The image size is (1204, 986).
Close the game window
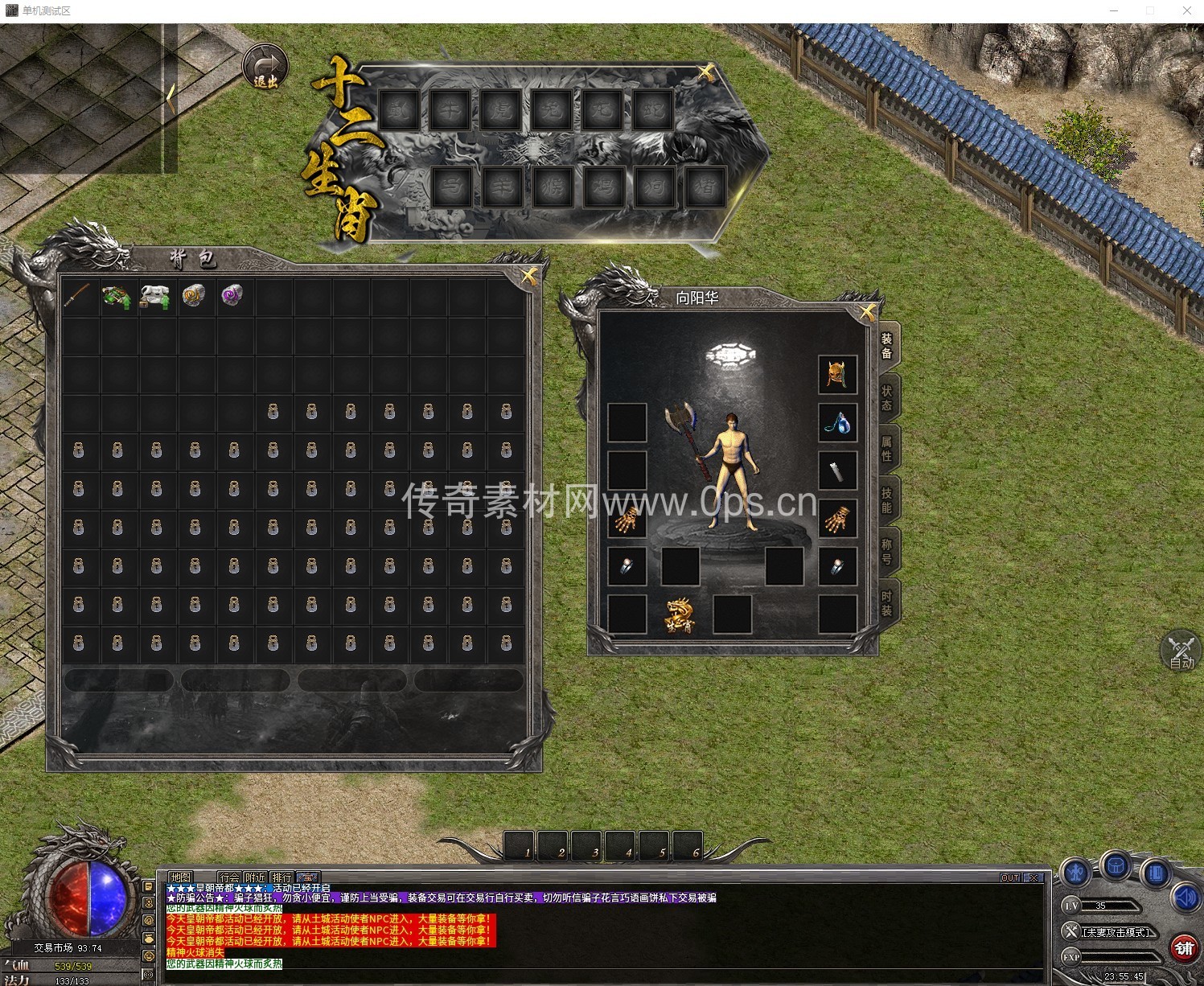coord(1186,10)
